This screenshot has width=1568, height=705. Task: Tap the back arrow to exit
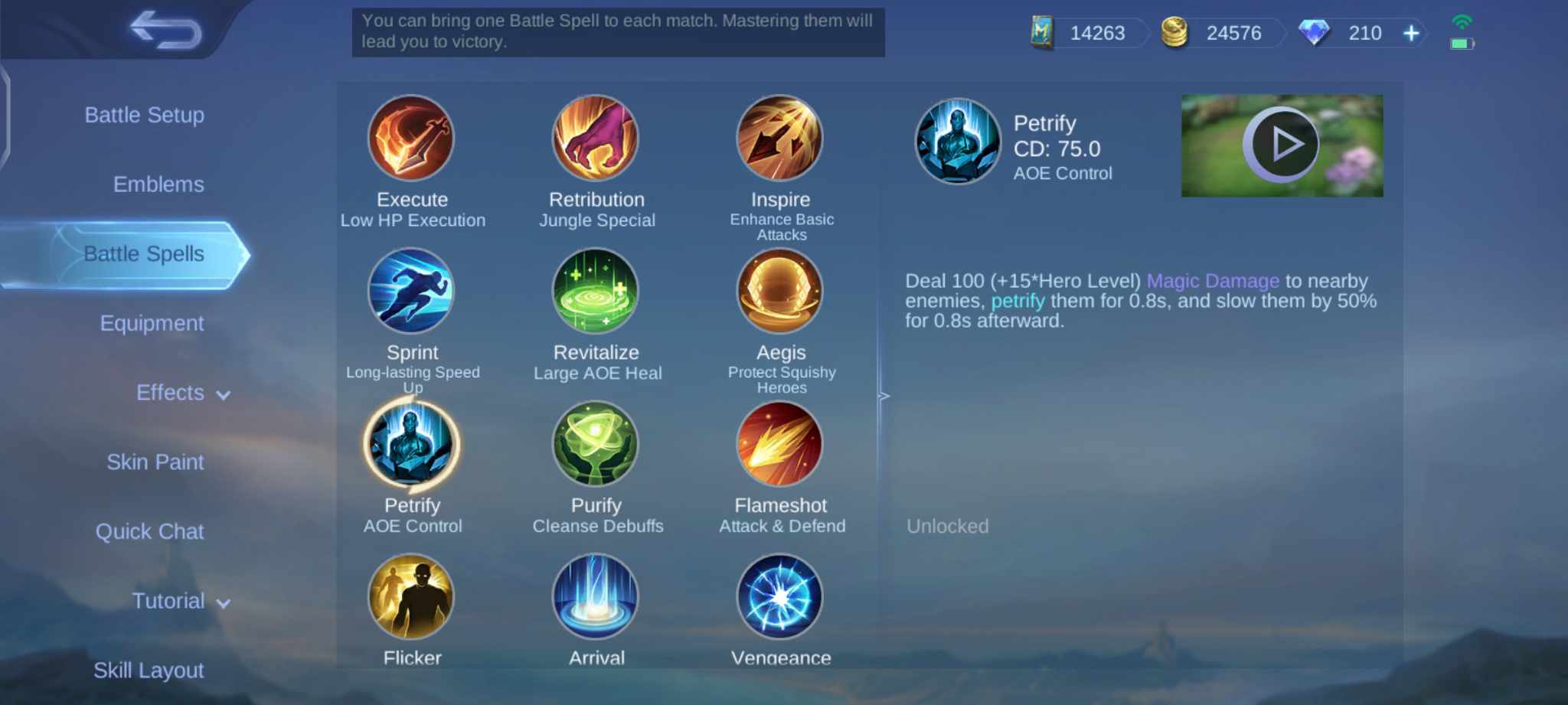tap(163, 31)
